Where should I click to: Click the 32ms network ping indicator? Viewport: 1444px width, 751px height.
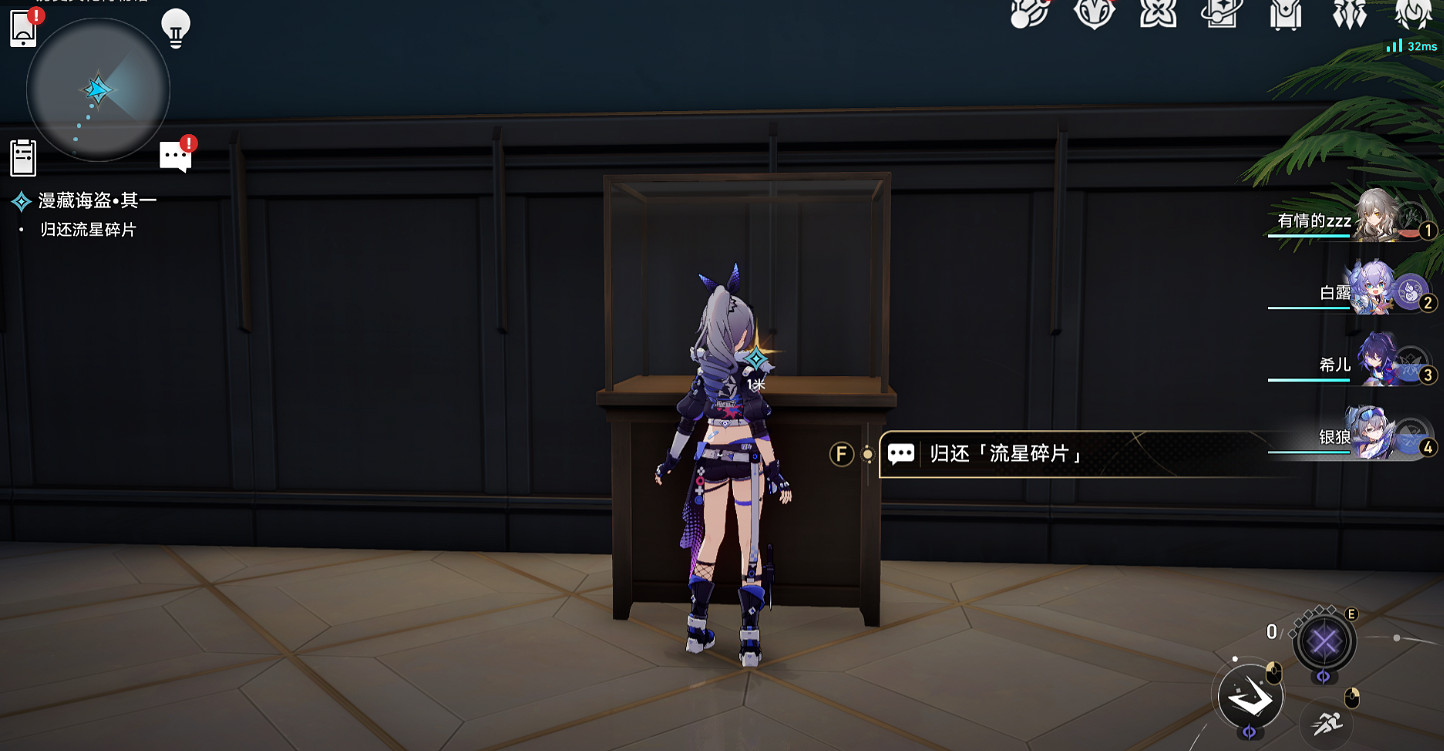[x=1412, y=45]
